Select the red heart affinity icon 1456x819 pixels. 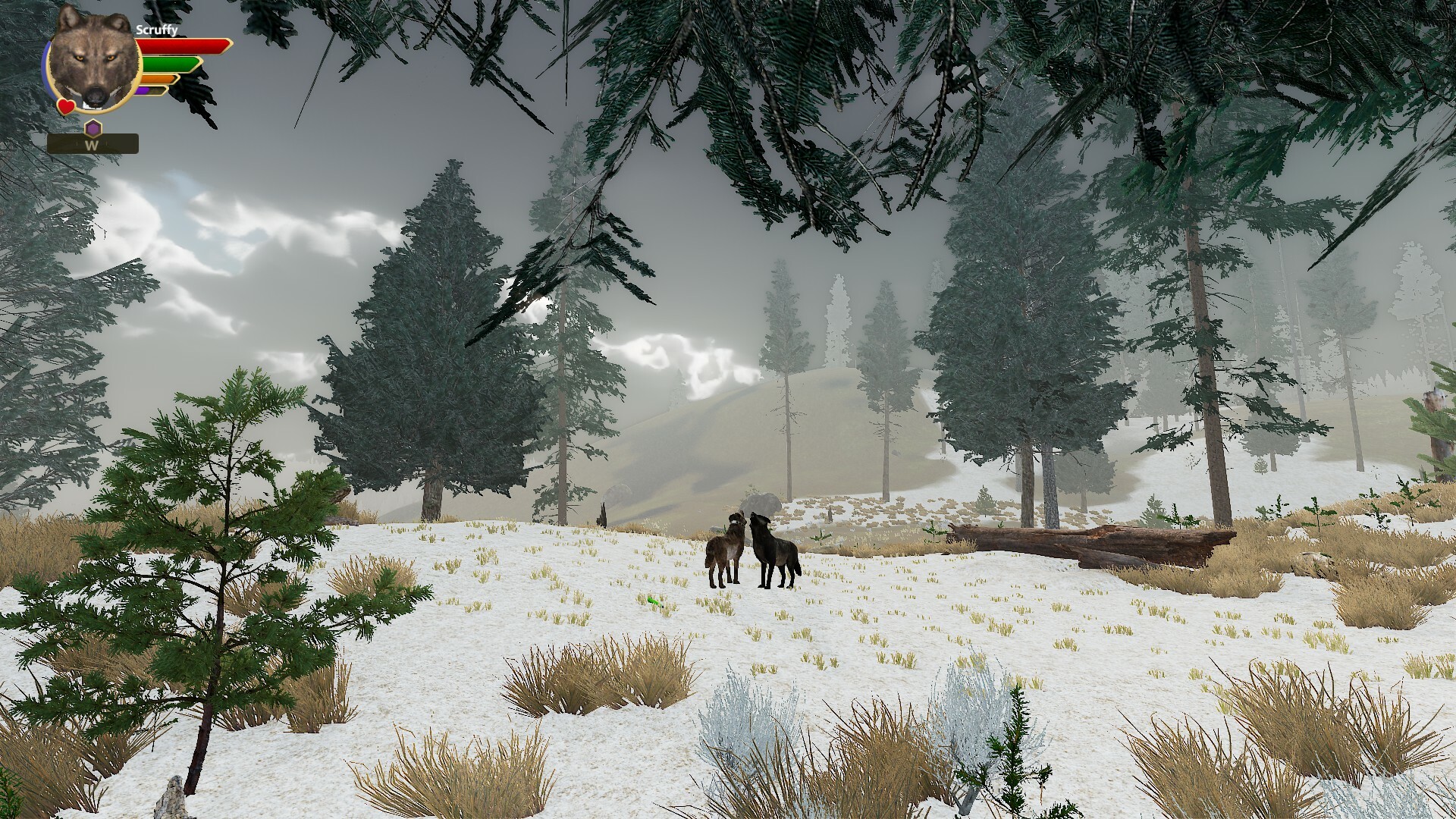tap(66, 106)
